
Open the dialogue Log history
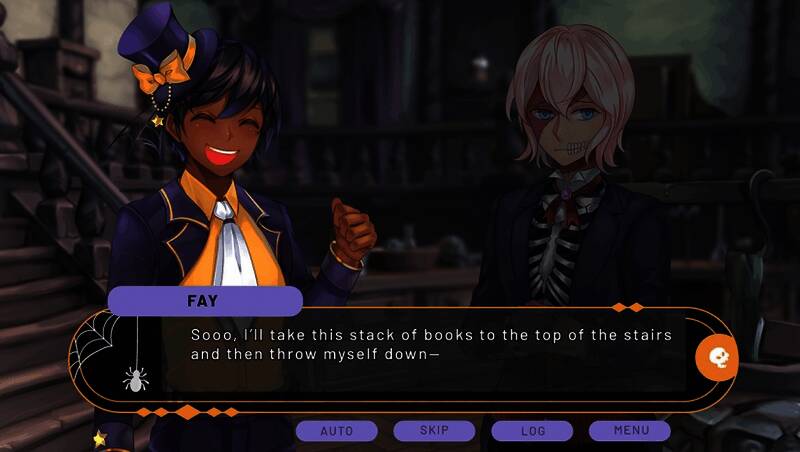[532, 431]
